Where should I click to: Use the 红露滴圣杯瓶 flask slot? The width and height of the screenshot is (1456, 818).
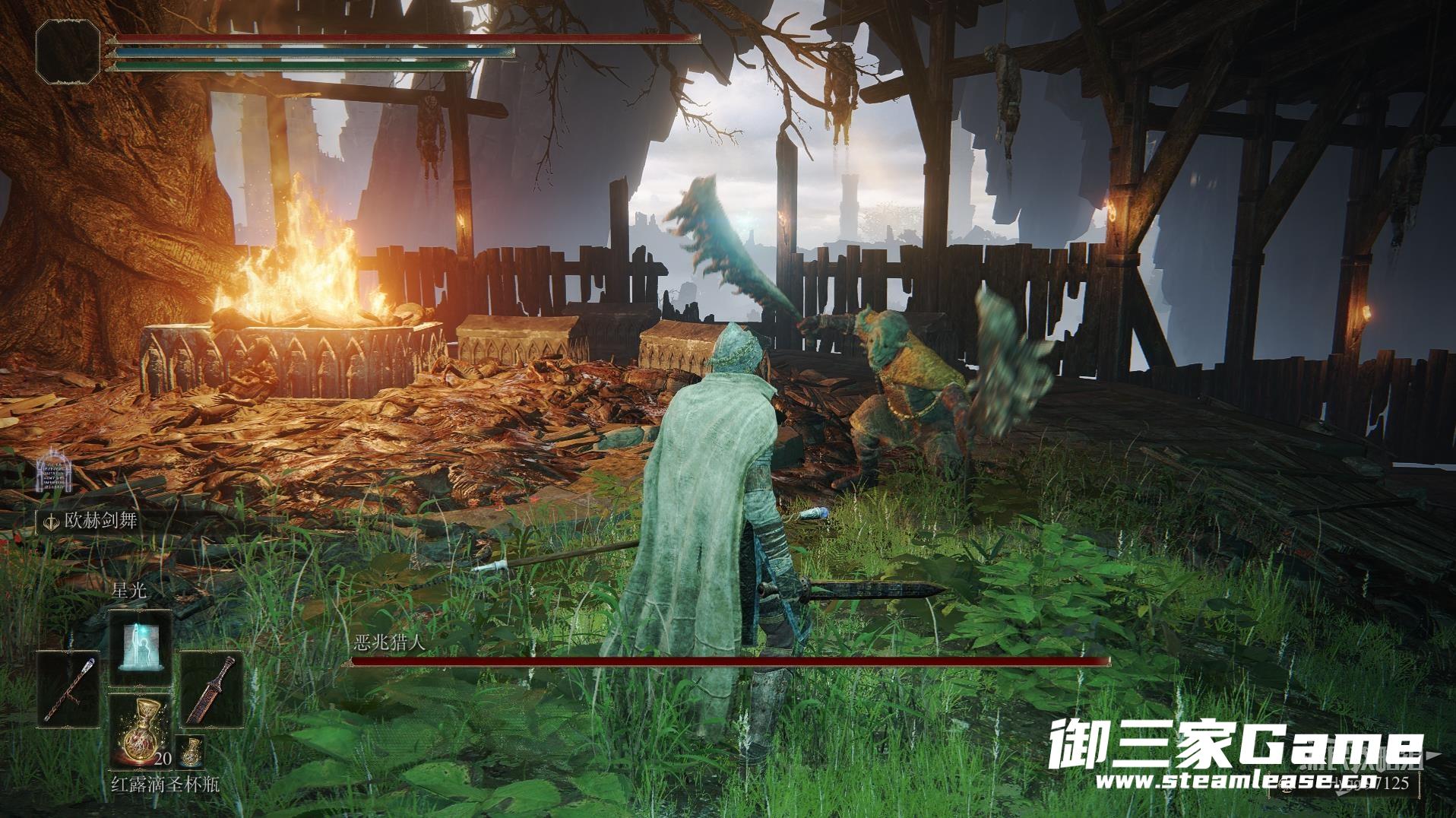[140, 730]
